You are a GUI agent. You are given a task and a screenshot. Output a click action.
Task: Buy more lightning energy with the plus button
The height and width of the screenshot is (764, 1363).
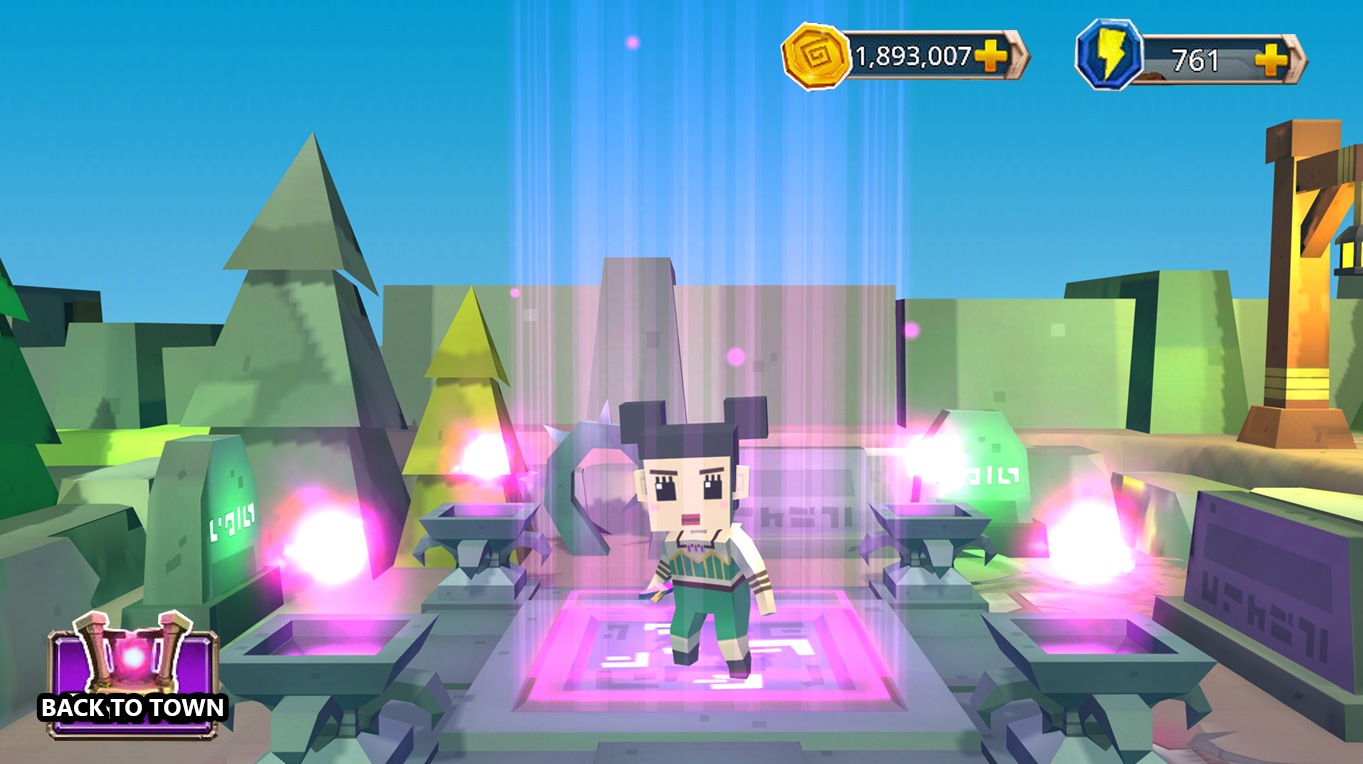pyautogui.click(x=1271, y=60)
